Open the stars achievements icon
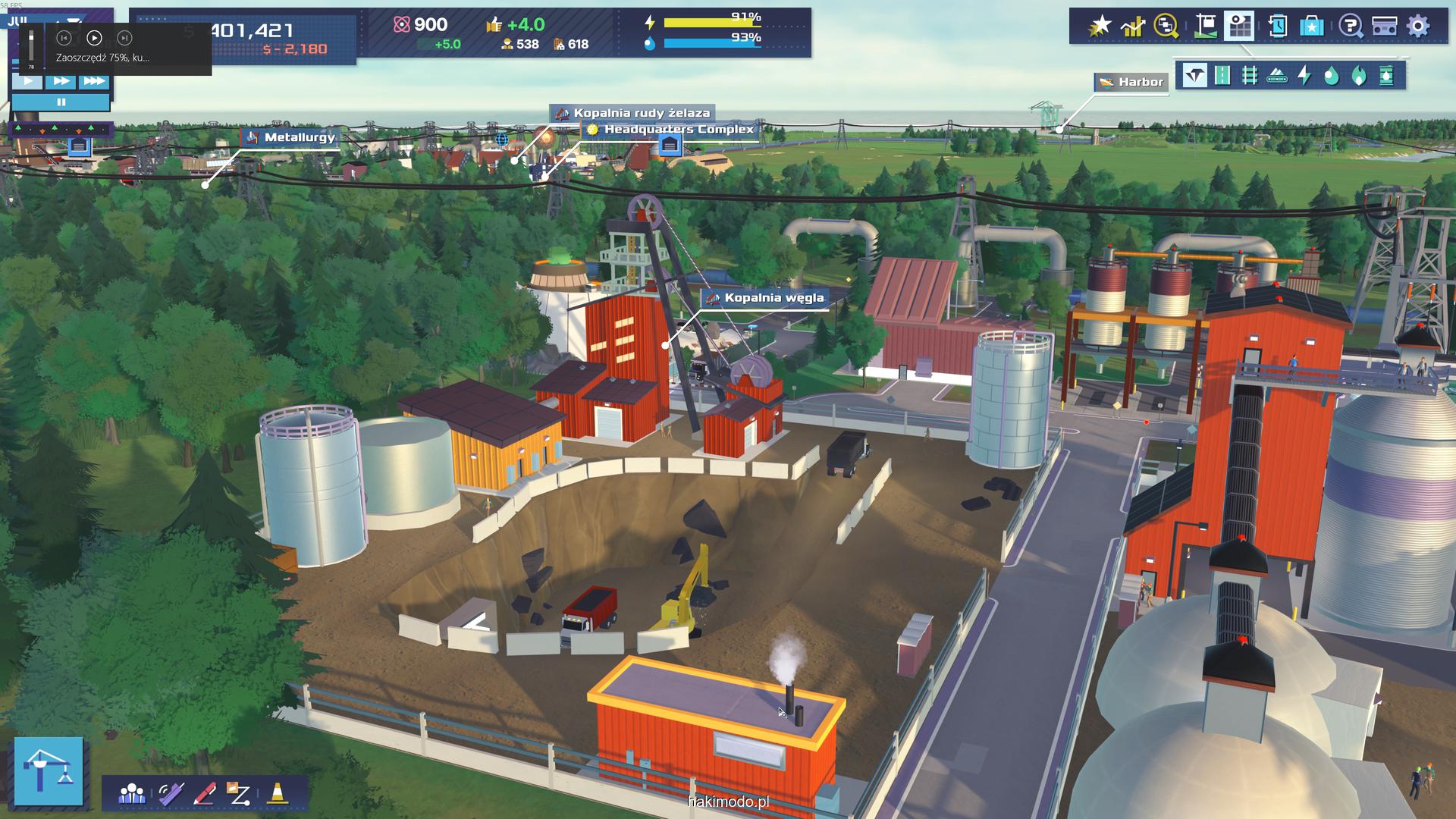 tap(1100, 27)
